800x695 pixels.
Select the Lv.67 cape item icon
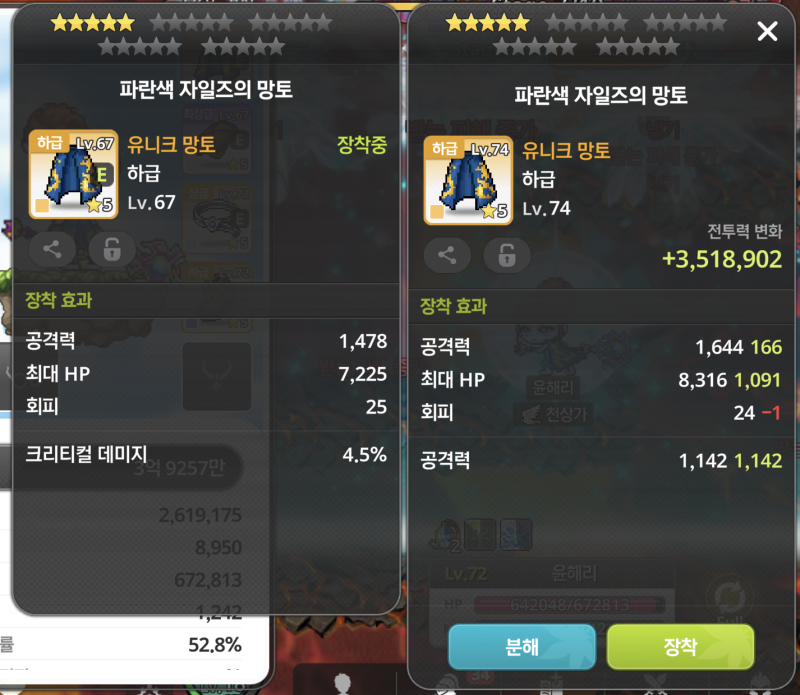pyautogui.click(x=73, y=174)
